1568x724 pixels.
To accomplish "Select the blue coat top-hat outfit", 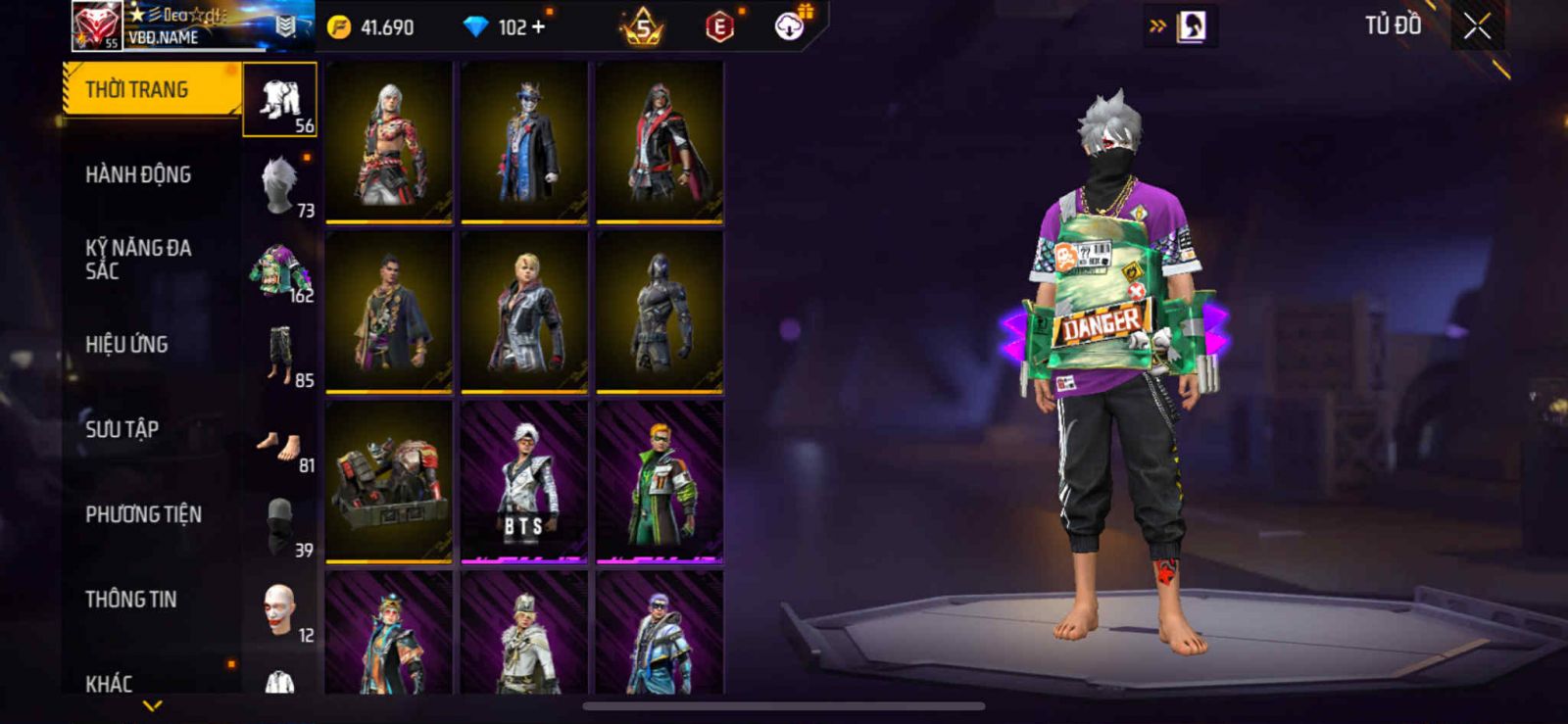I will [x=524, y=141].
